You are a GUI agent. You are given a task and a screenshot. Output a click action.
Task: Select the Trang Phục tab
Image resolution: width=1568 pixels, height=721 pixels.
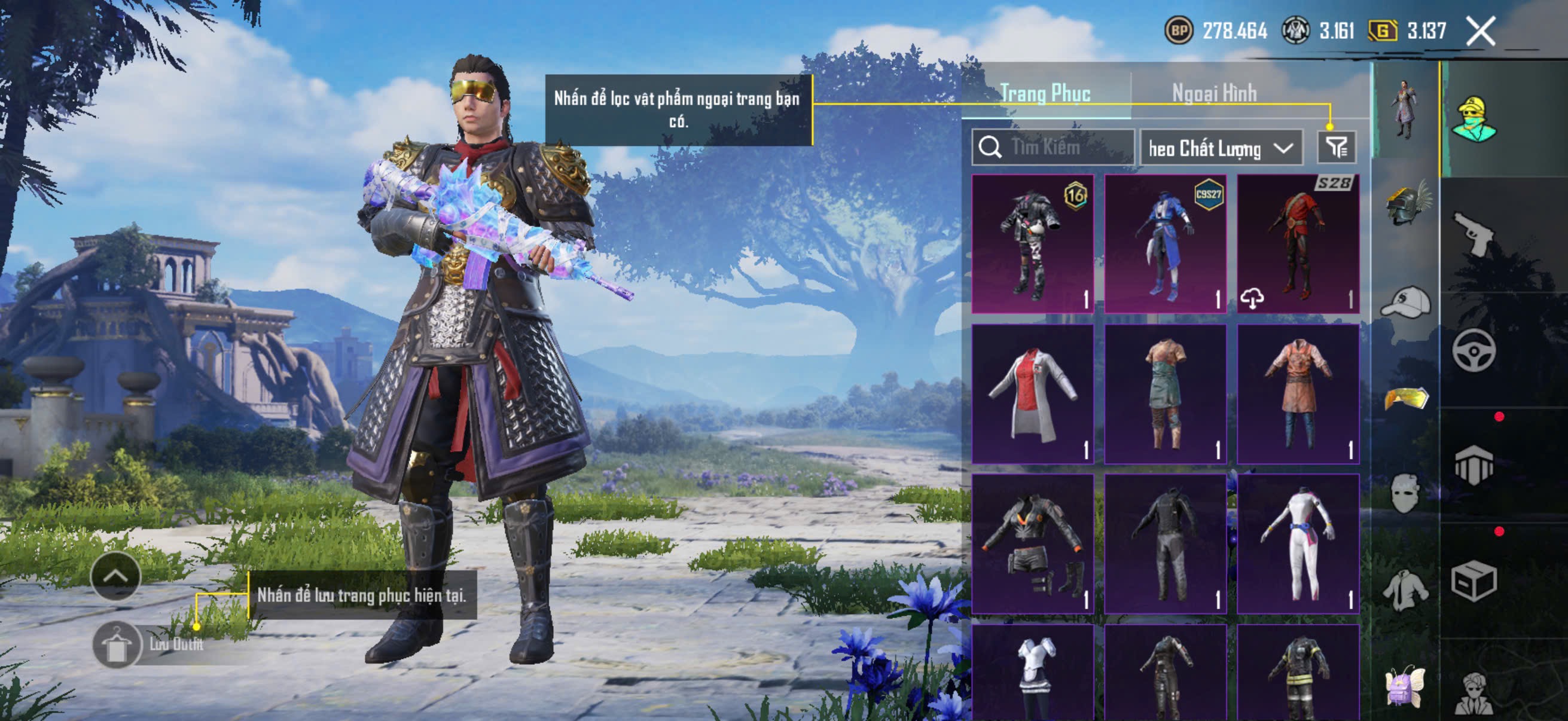coord(1045,93)
